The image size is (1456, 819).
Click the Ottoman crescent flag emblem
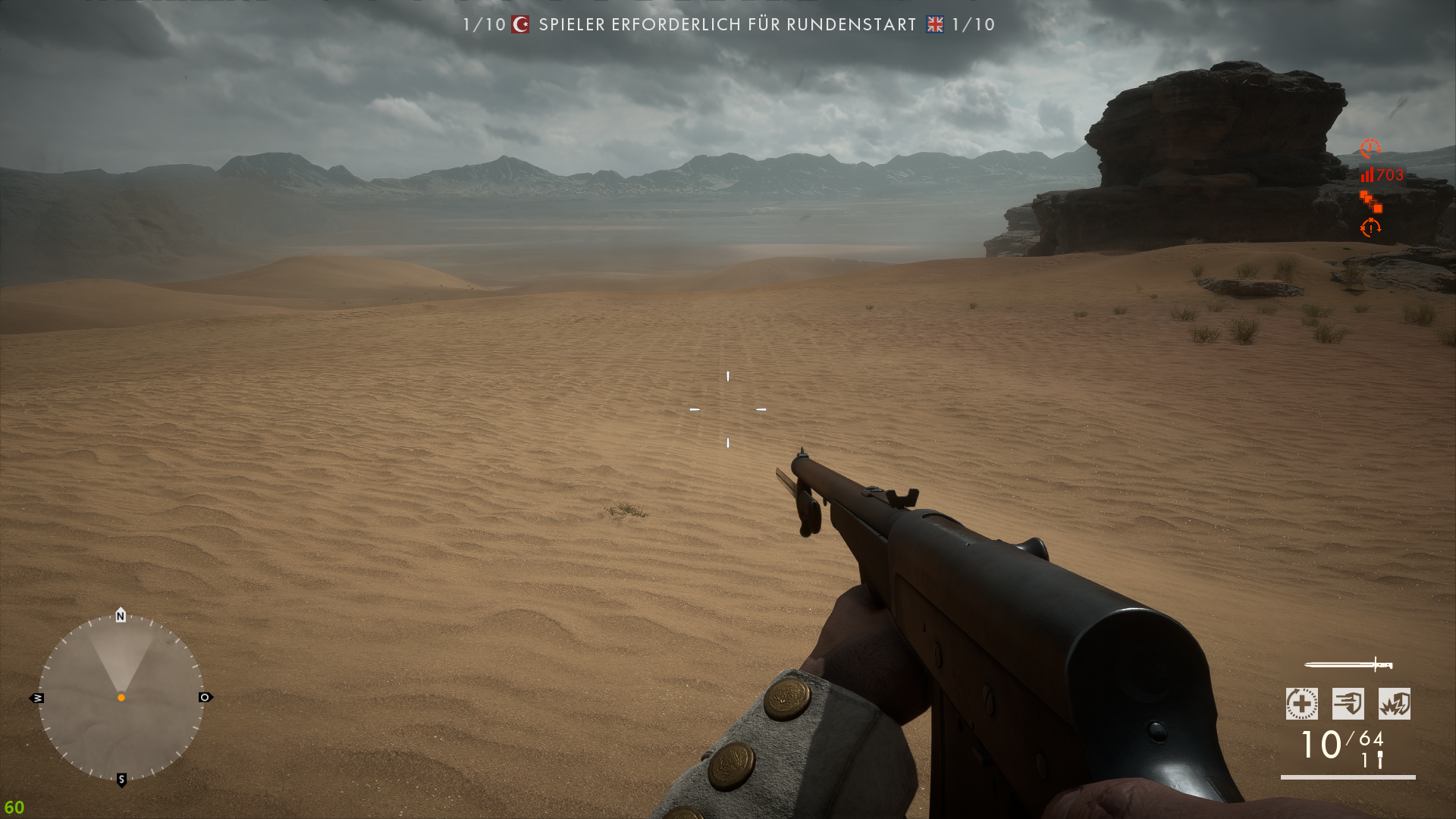coord(519,25)
